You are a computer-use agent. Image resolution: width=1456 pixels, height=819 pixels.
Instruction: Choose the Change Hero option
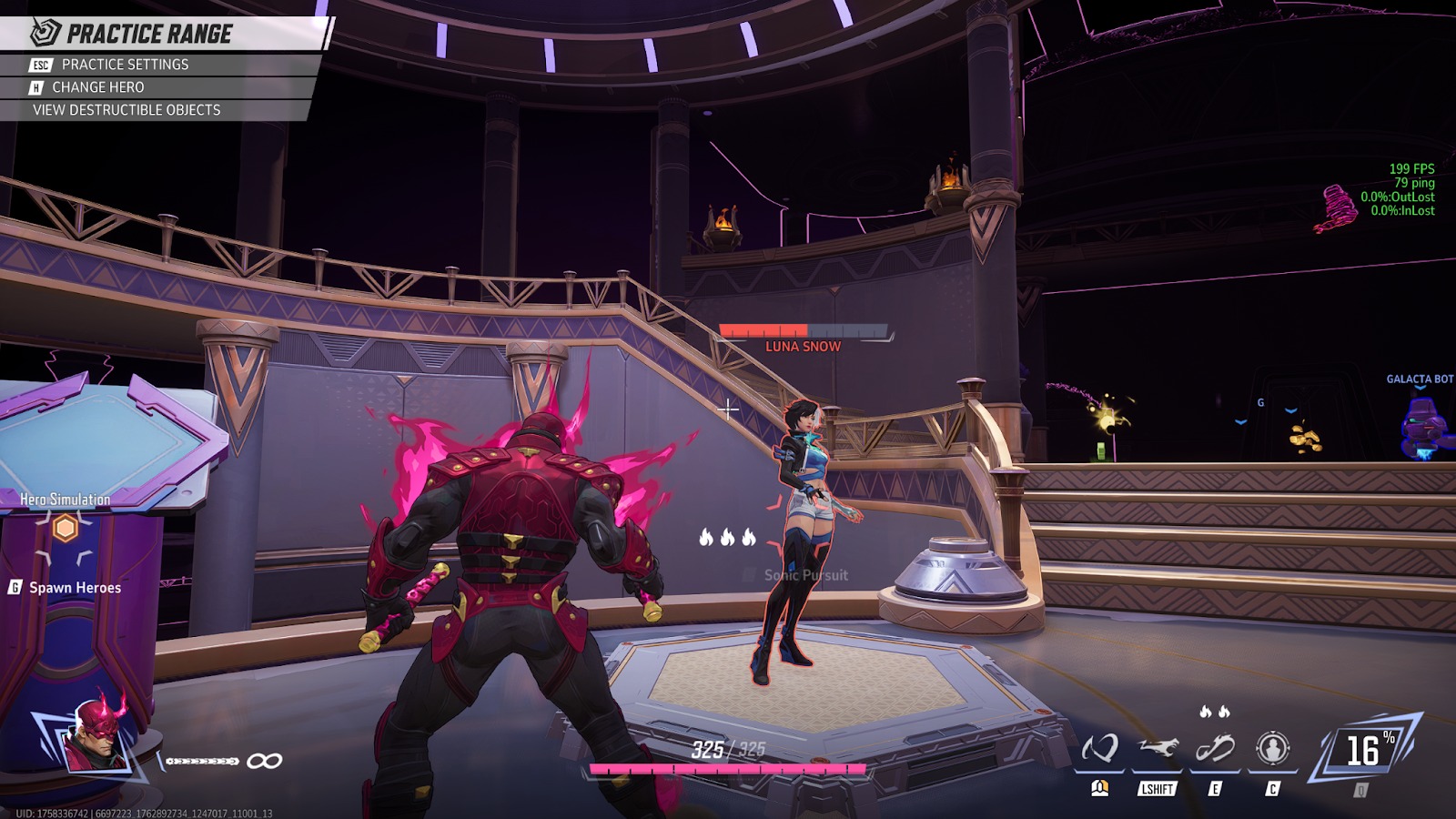(x=97, y=87)
